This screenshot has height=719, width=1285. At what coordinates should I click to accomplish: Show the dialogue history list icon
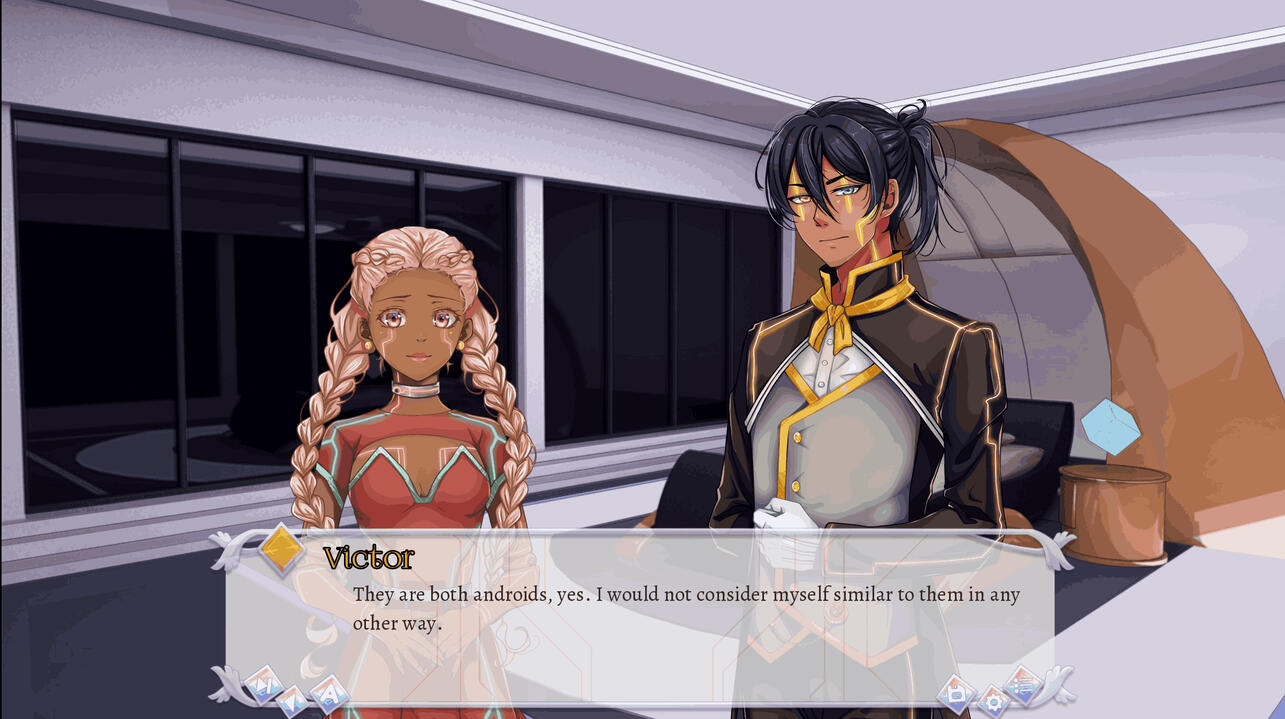pyautogui.click(x=1023, y=684)
